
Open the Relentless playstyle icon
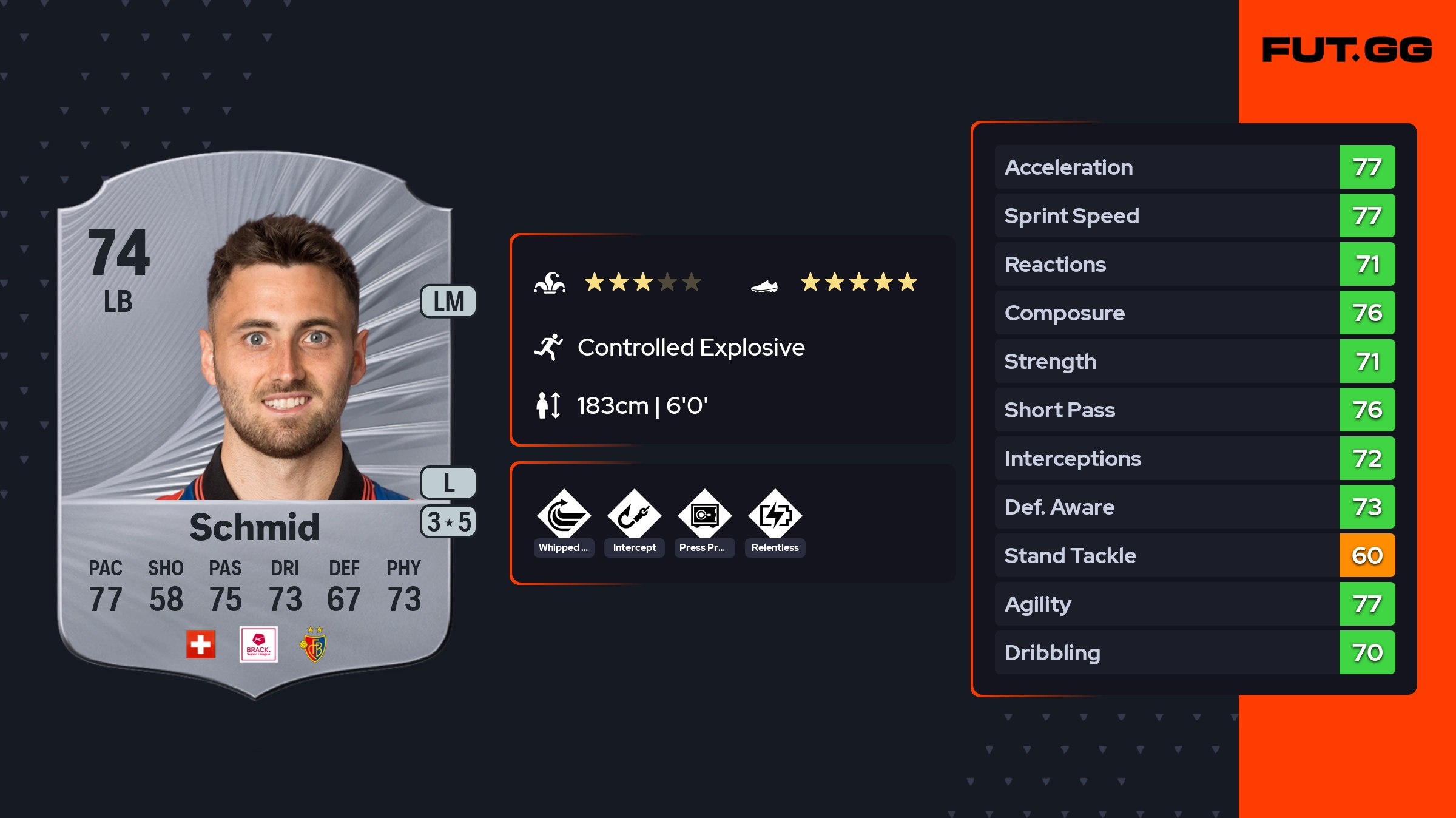coord(775,515)
